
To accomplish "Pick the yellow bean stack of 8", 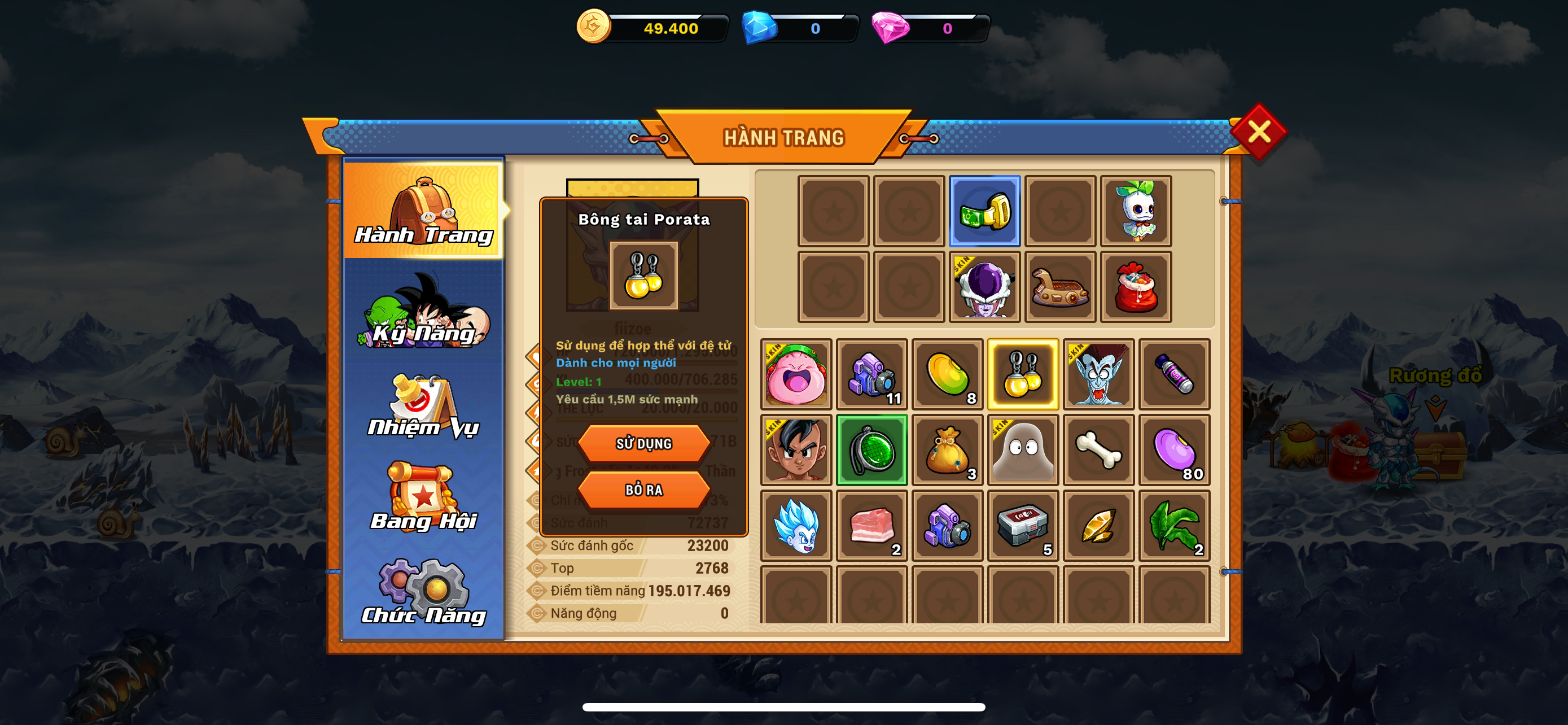I will click(947, 374).
